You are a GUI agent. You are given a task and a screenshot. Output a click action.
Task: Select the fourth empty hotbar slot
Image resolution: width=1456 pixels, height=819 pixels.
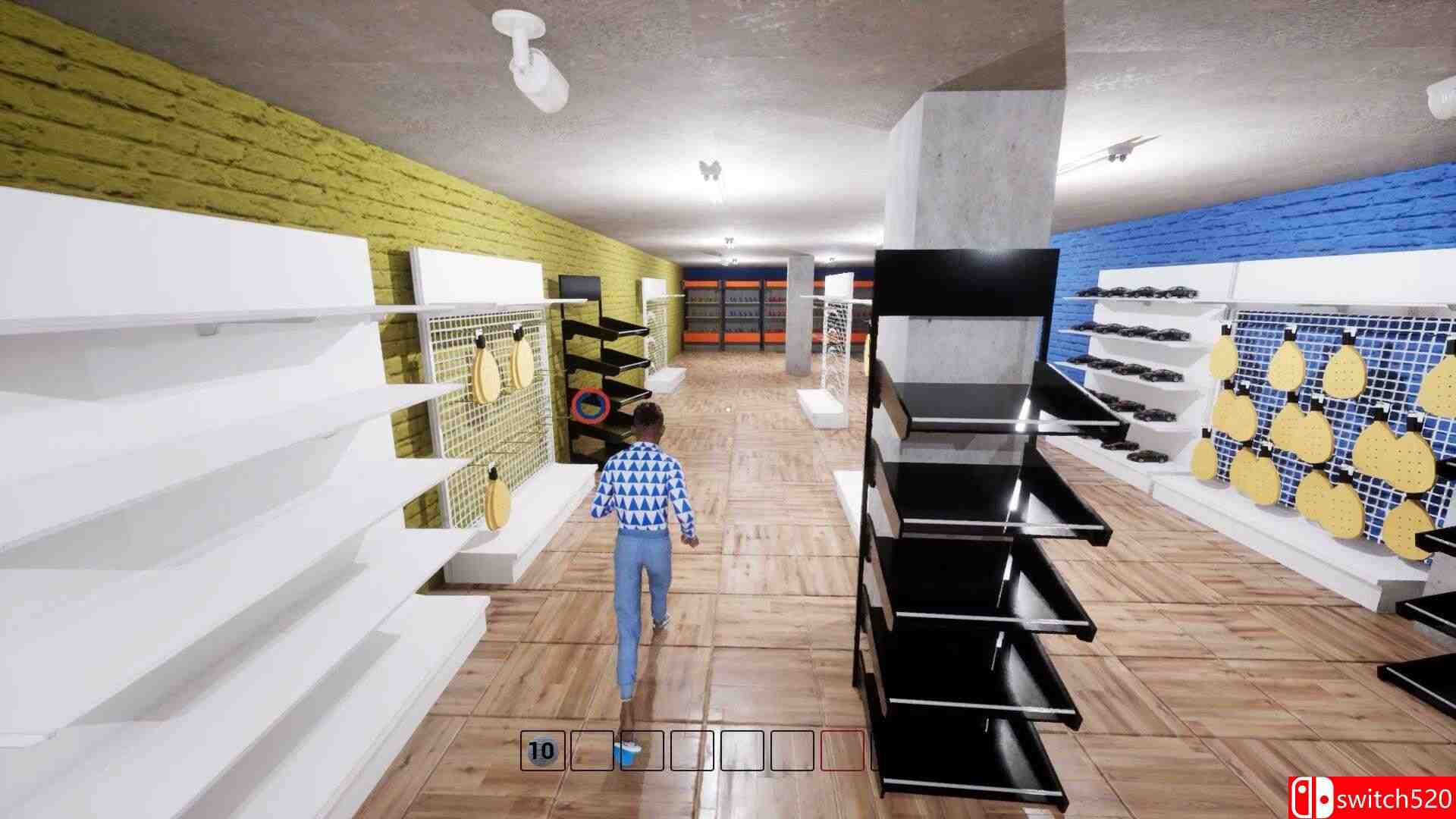(692, 751)
